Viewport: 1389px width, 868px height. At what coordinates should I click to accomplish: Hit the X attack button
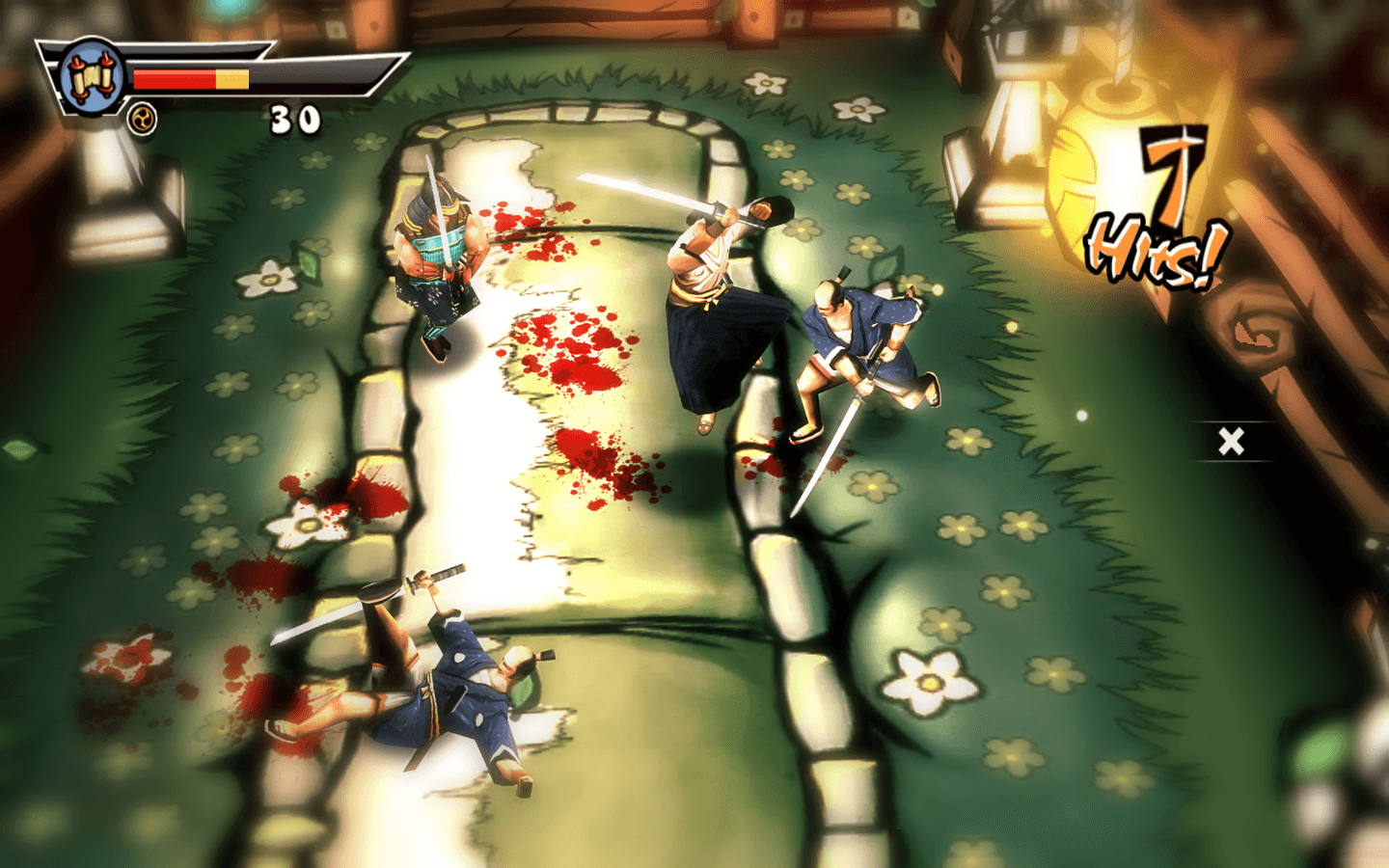(1231, 442)
